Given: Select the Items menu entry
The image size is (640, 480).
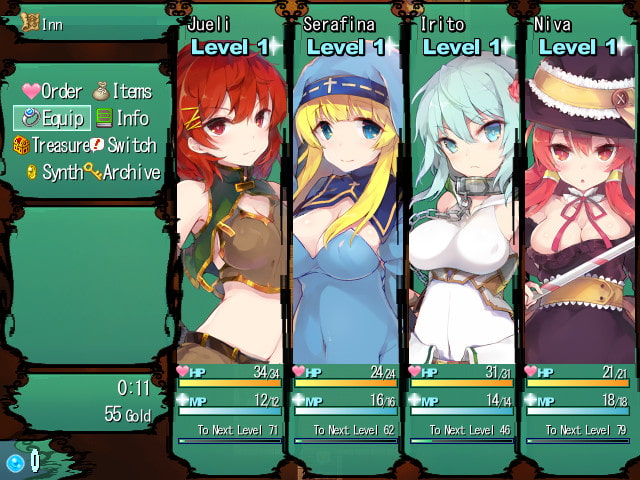Looking at the screenshot, I should [x=123, y=92].
